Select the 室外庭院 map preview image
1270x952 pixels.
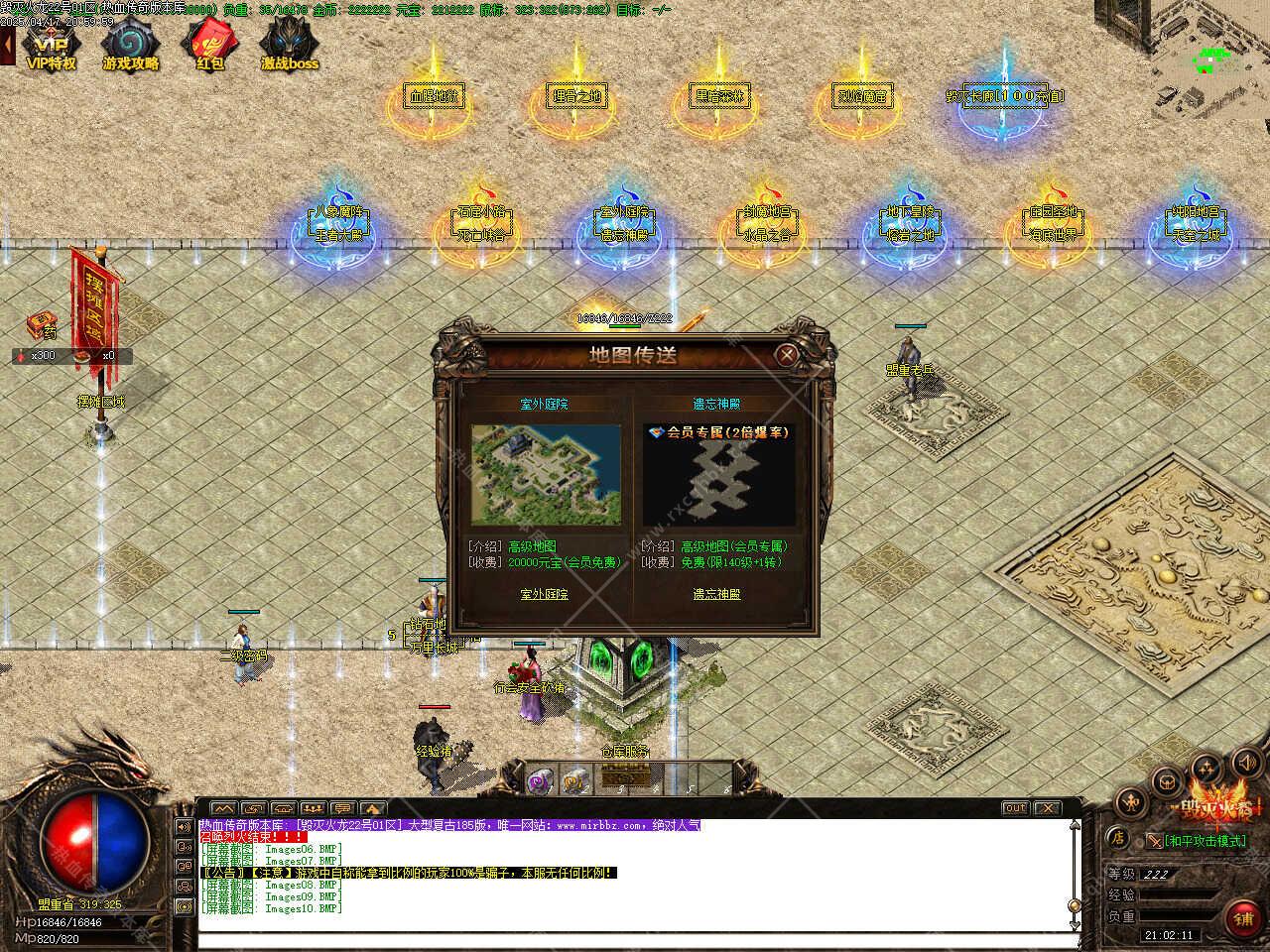546,475
